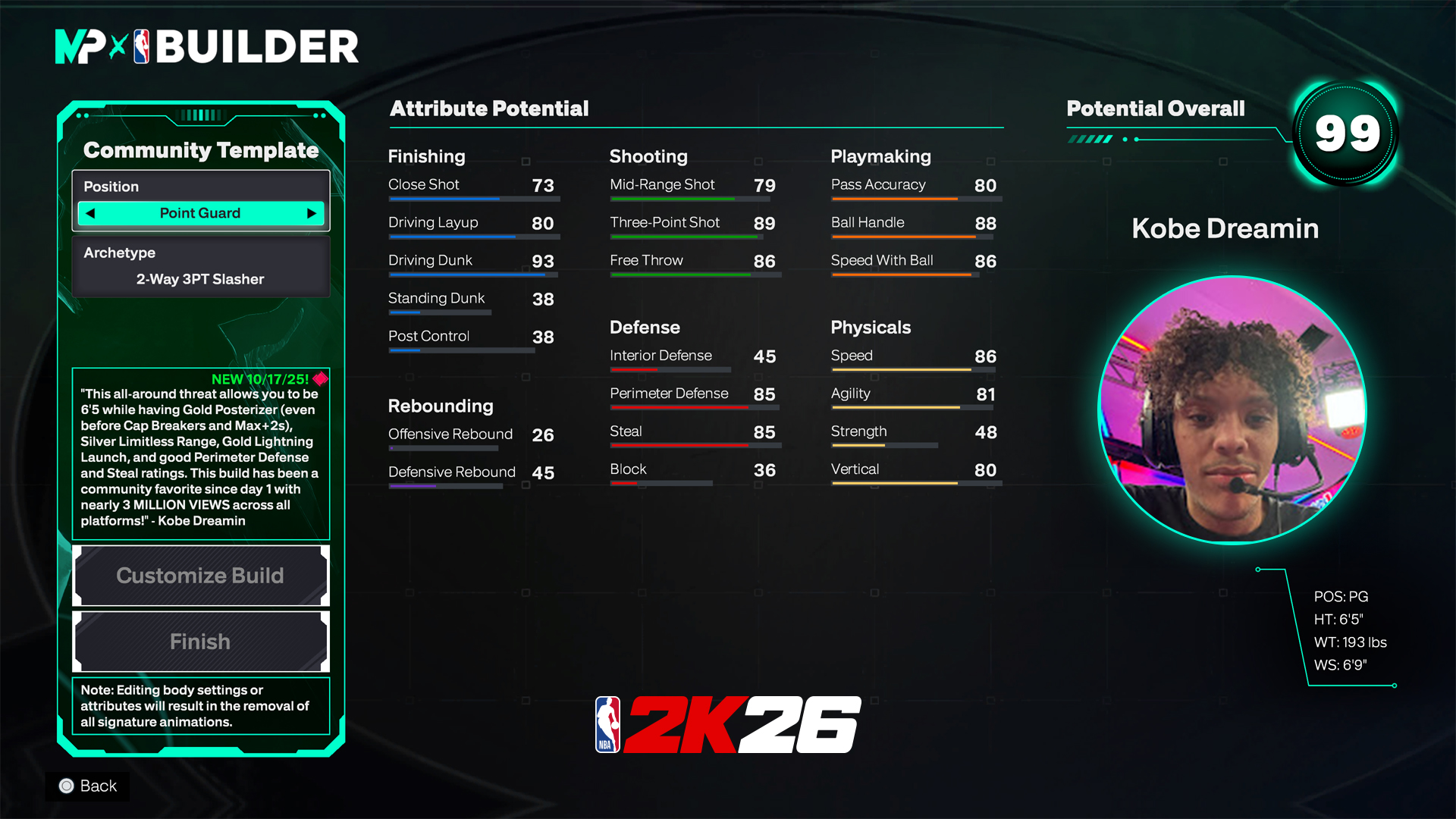Choose the Finish button
Image resolution: width=1456 pixels, height=819 pixels.
coord(200,642)
